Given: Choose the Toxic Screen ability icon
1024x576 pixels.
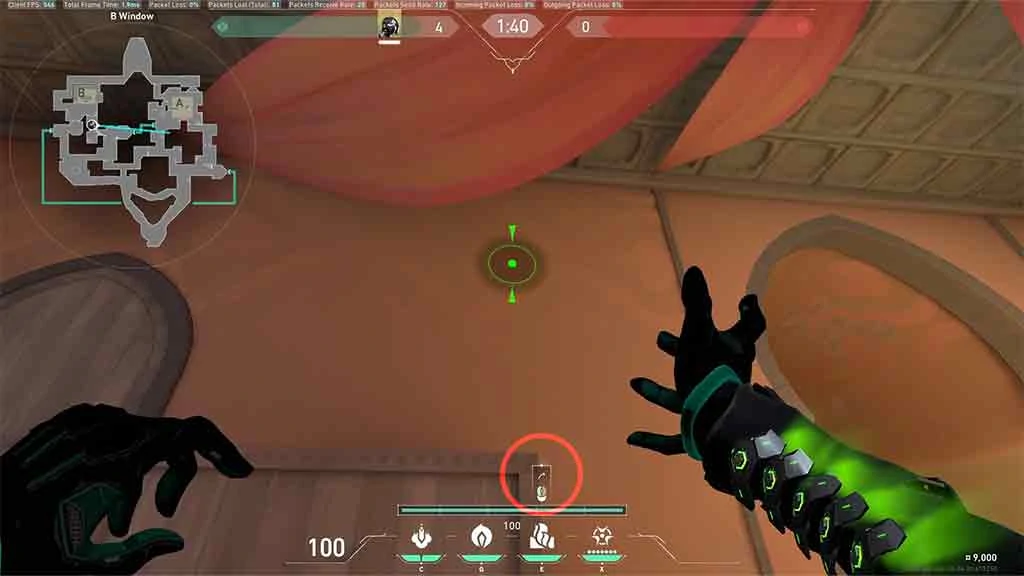Looking at the screenshot, I should (x=541, y=539).
